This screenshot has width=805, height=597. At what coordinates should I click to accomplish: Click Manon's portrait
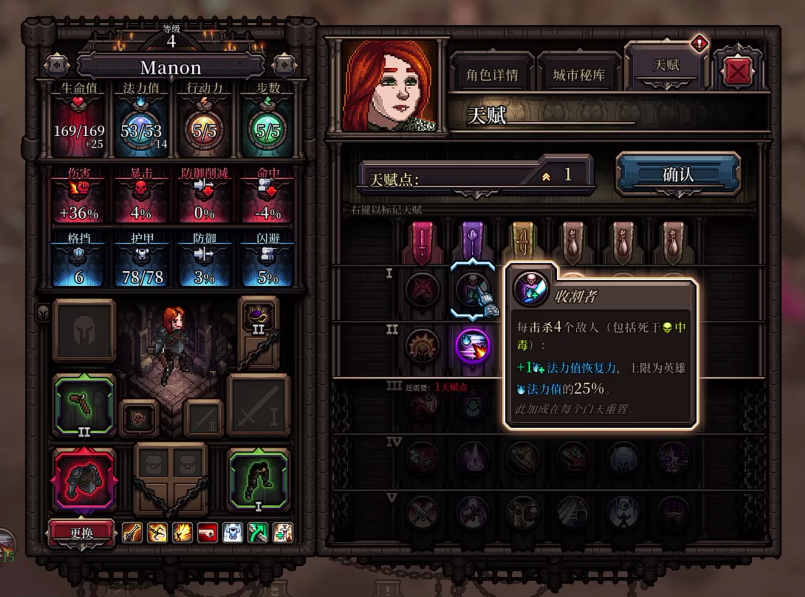[390, 86]
